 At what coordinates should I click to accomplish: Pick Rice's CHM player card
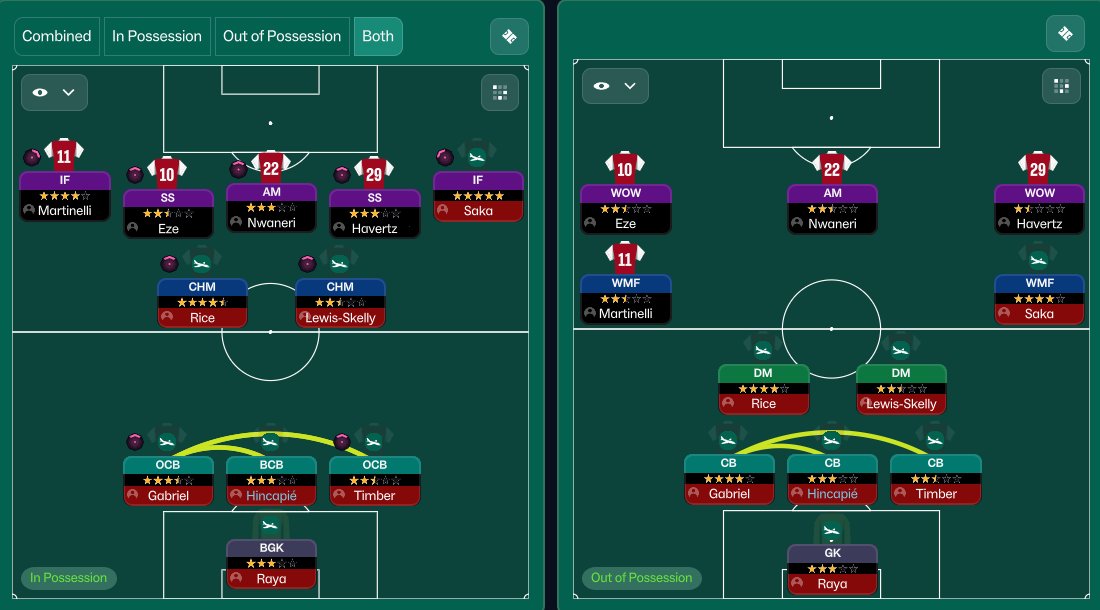click(202, 303)
